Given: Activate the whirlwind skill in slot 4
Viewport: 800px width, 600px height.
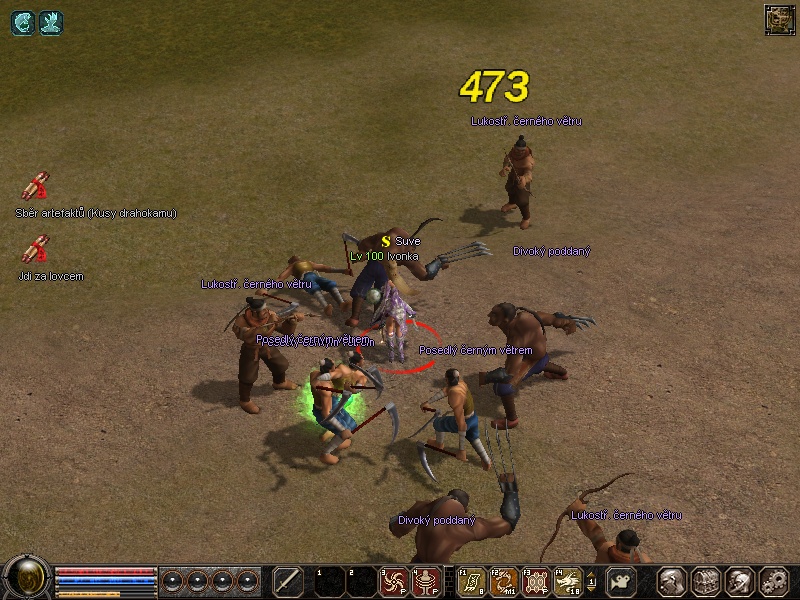Looking at the screenshot, I should pos(426,581).
